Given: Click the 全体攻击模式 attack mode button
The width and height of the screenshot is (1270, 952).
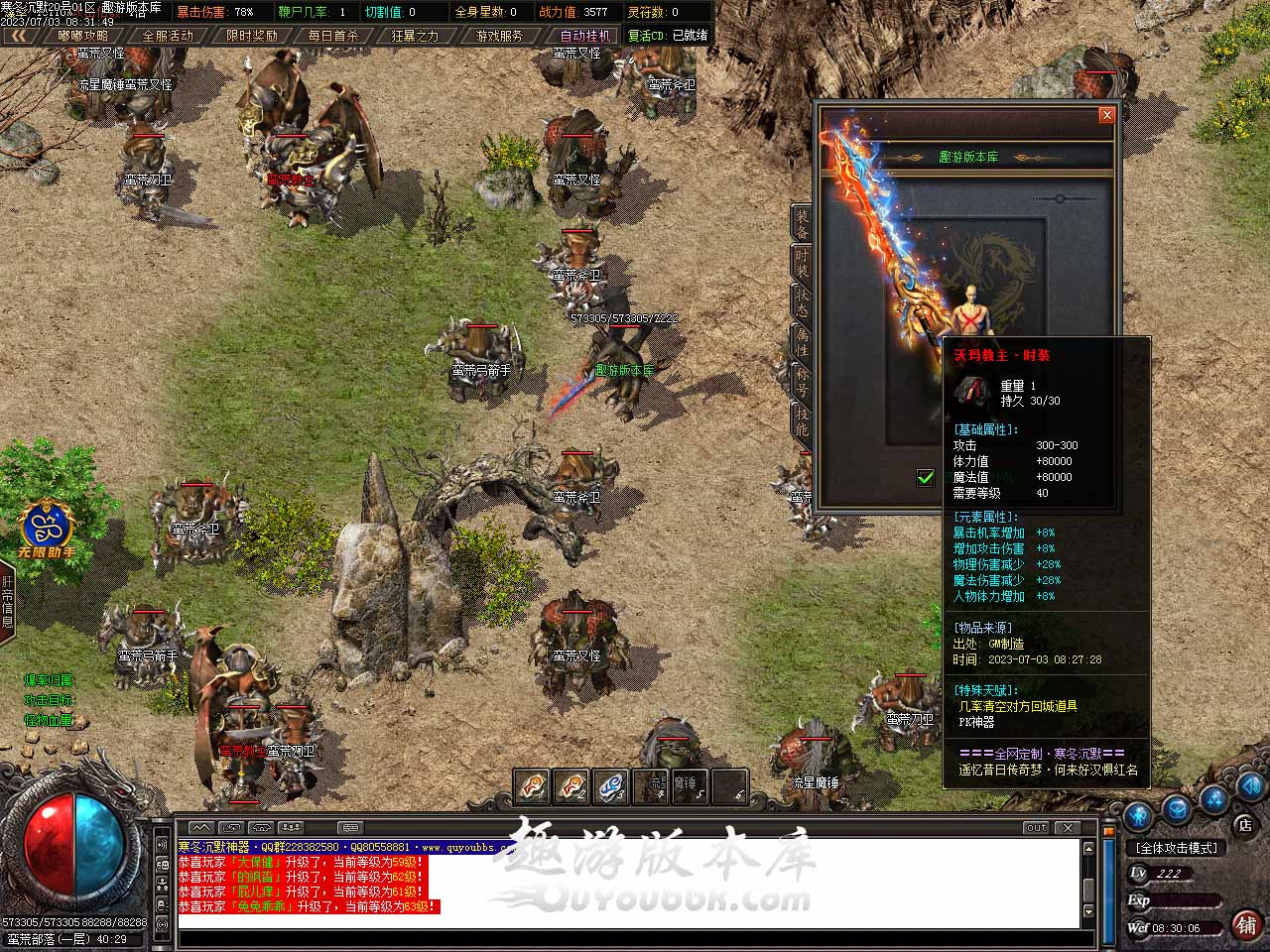Looking at the screenshot, I should click(1178, 848).
